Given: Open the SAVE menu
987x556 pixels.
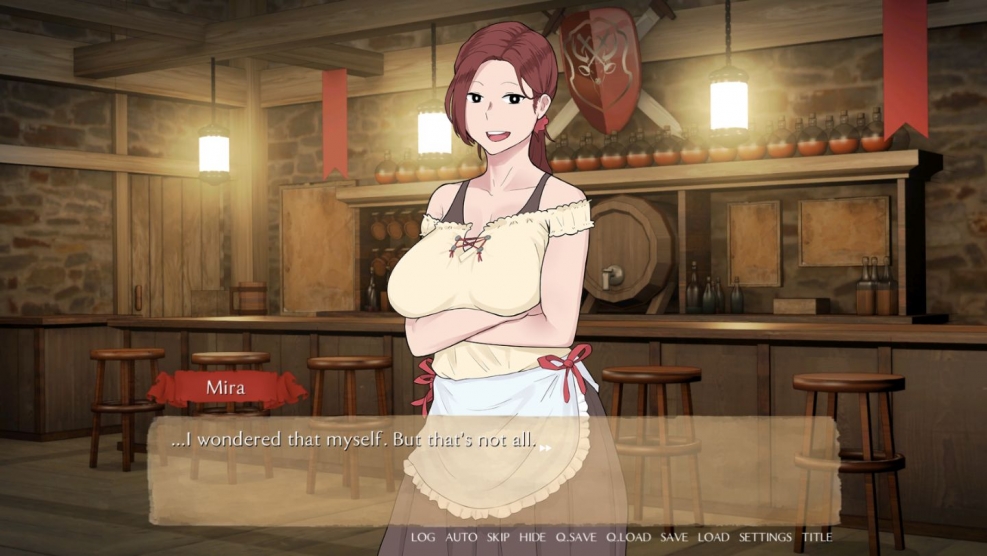Looking at the screenshot, I should (x=674, y=537).
